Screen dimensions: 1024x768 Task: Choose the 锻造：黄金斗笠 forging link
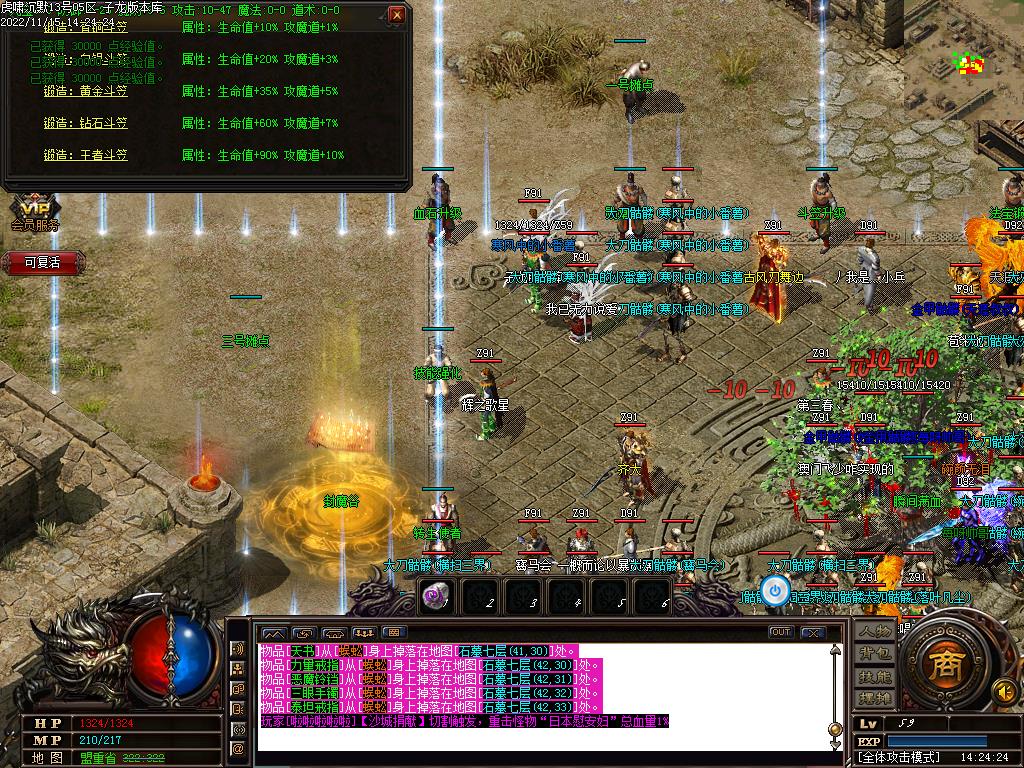pos(85,91)
